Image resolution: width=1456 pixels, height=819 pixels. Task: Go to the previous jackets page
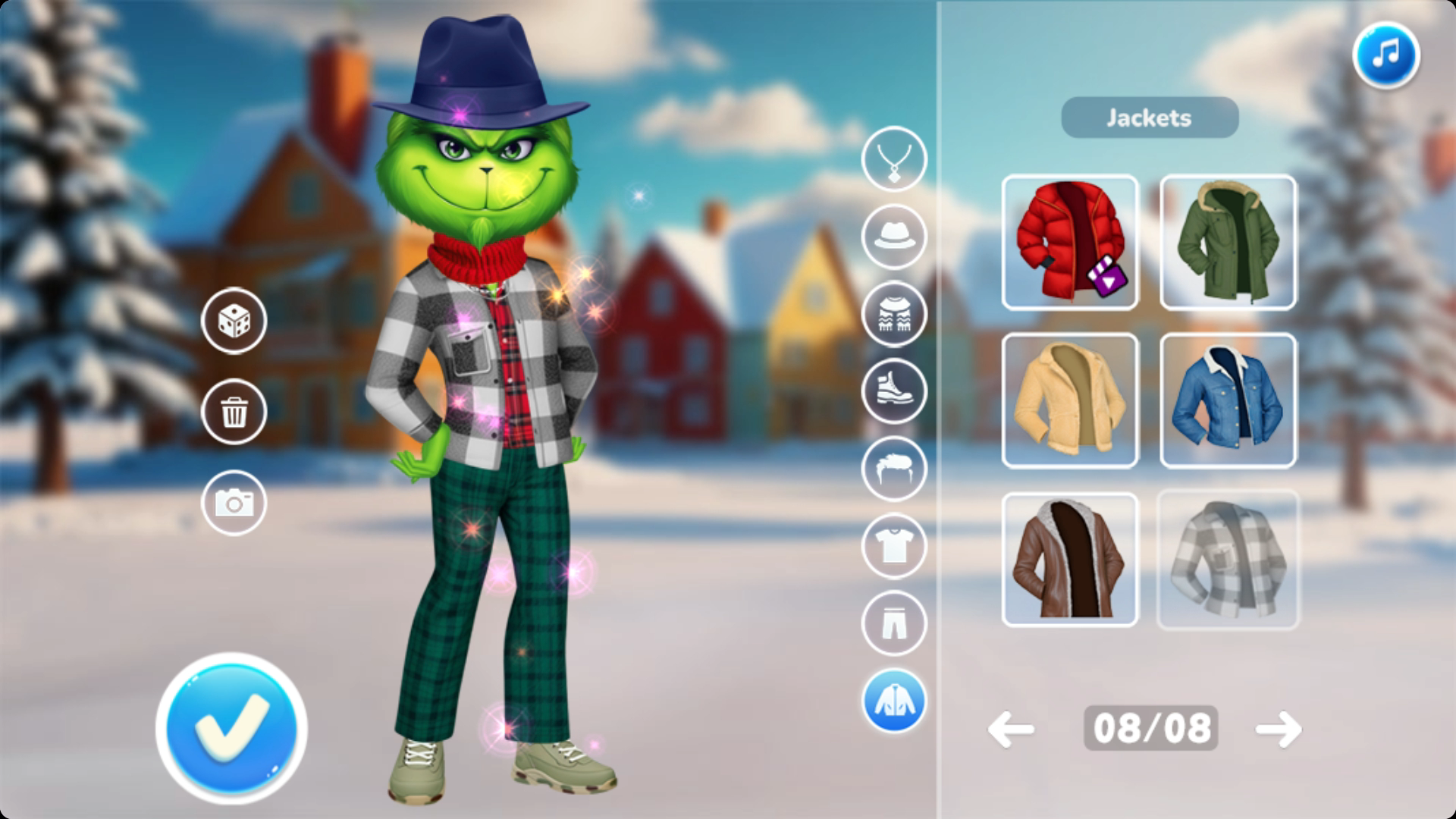[x=1011, y=729]
